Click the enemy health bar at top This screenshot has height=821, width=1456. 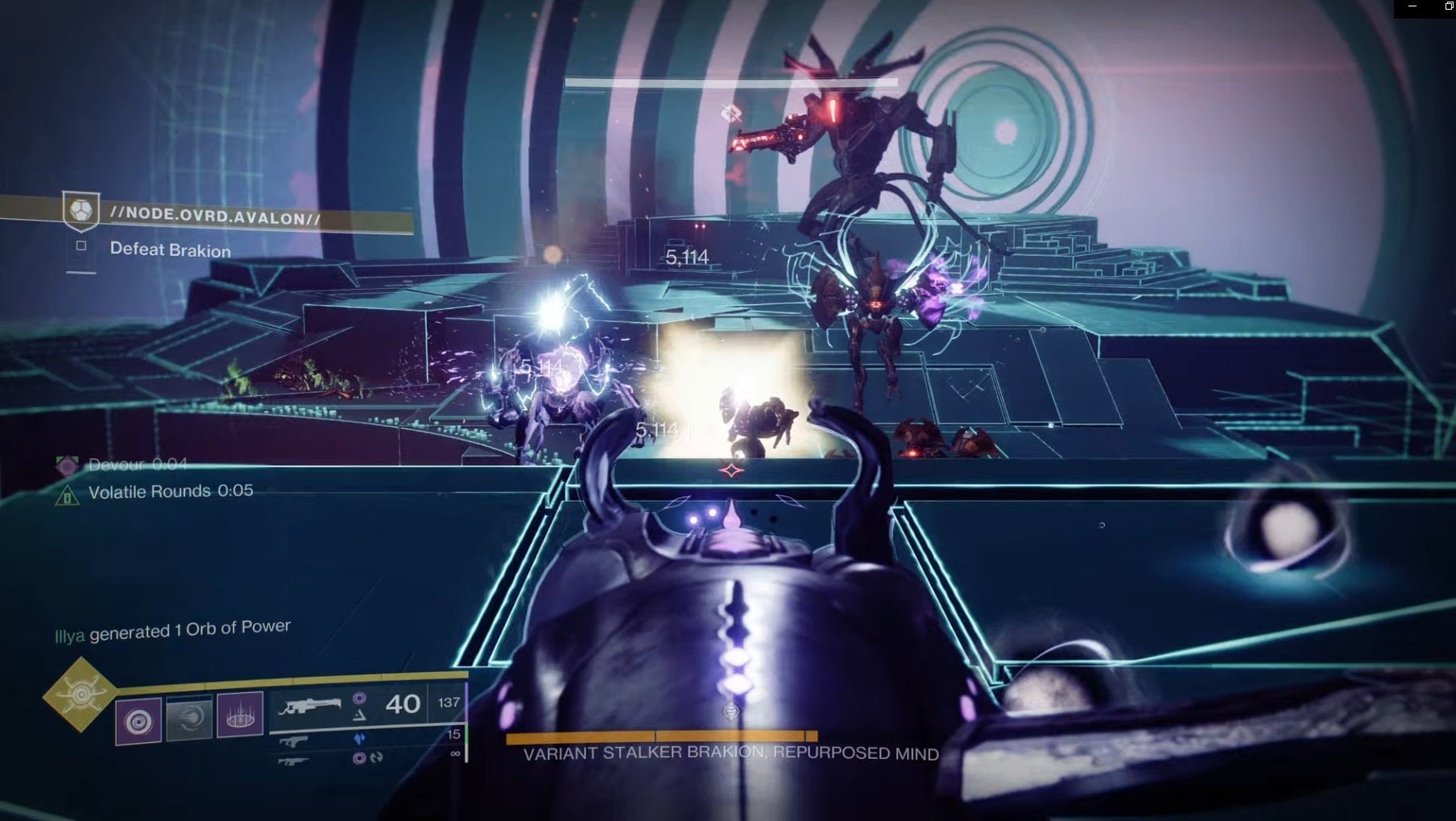click(733, 80)
